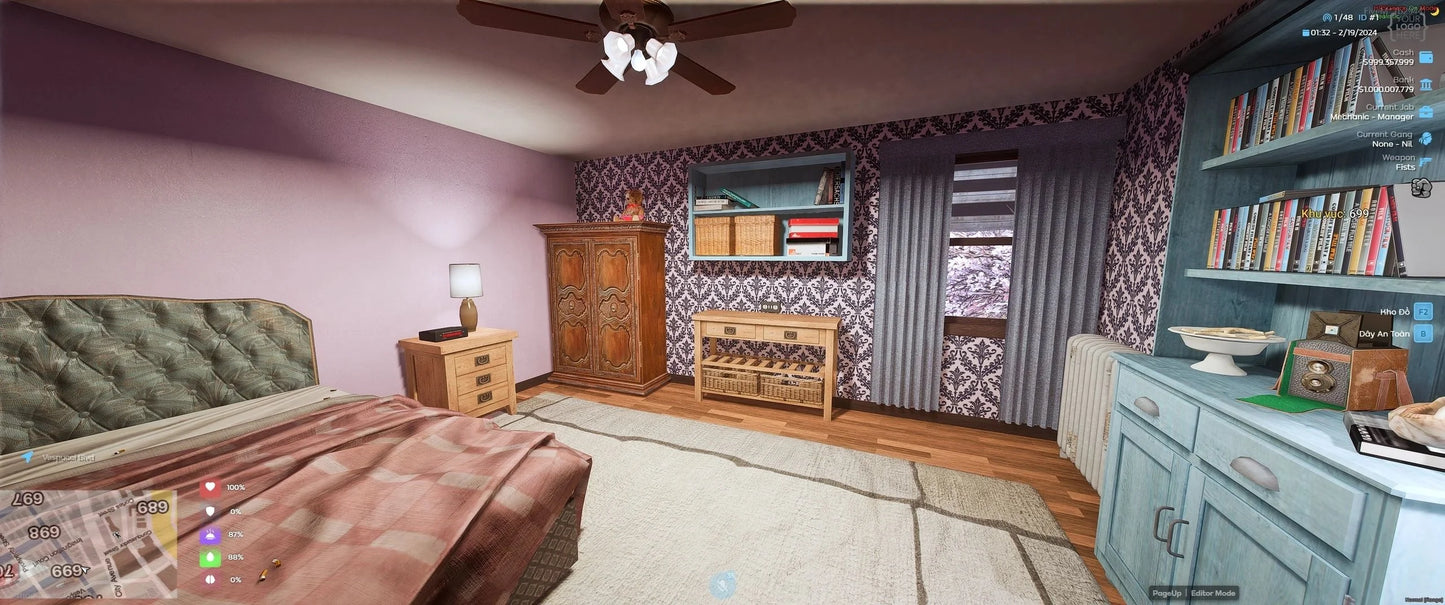1445x605 pixels.
Task: Click the Your Logo Here server logo
Action: [x=1408, y=24]
